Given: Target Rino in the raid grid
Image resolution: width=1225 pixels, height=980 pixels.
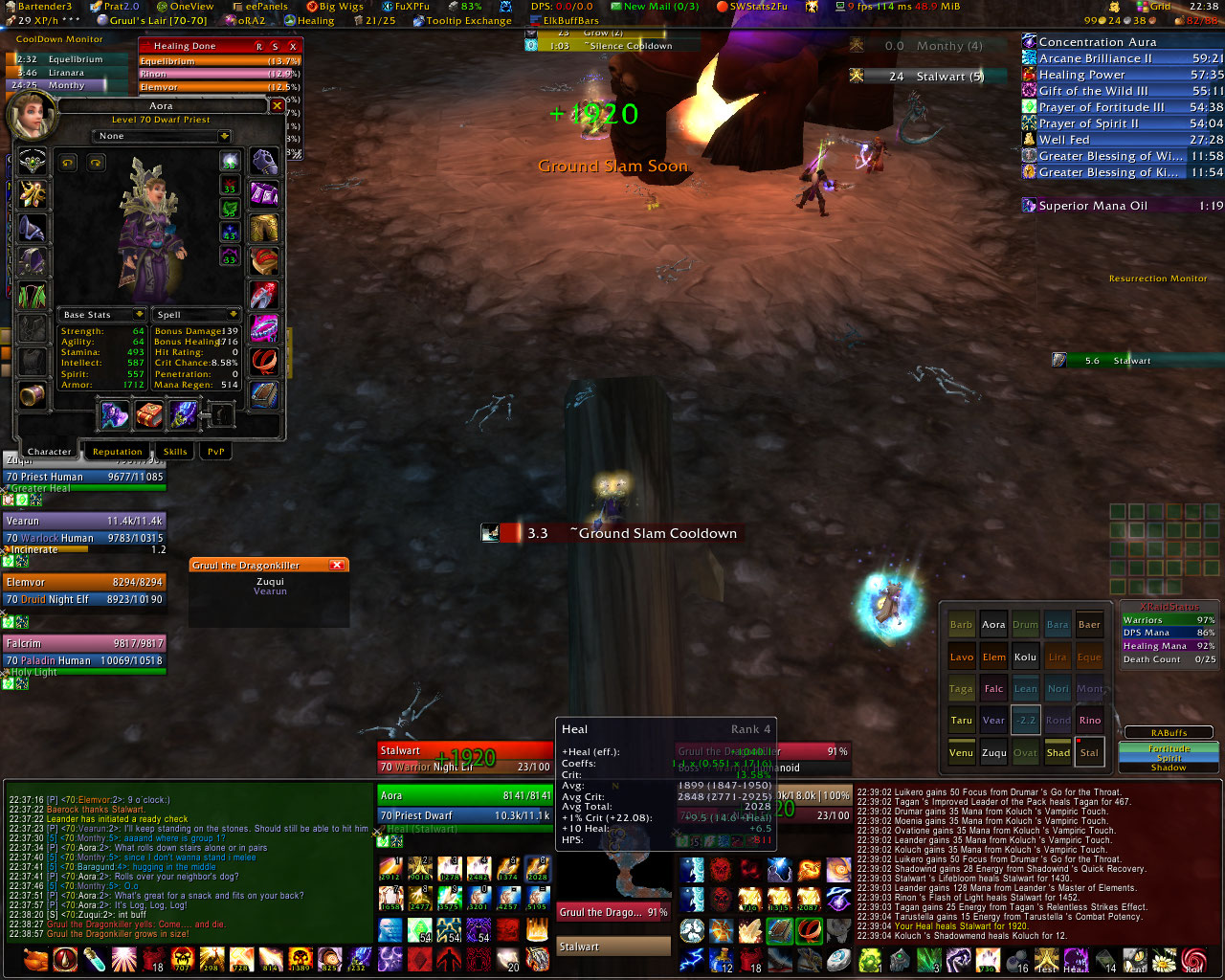Looking at the screenshot, I should click(x=1089, y=721).
